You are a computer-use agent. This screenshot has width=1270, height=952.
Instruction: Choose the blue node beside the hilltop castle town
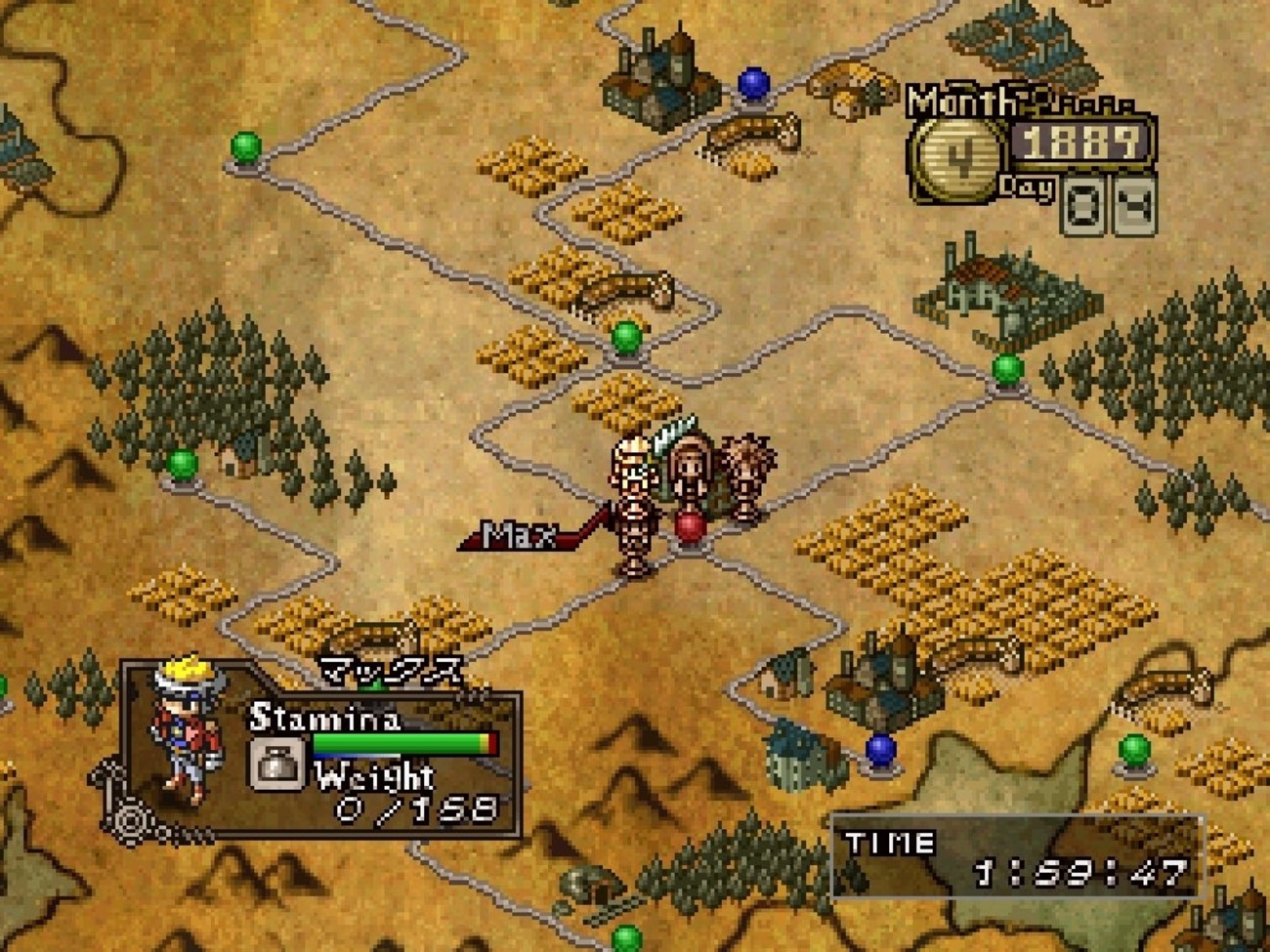(752, 83)
